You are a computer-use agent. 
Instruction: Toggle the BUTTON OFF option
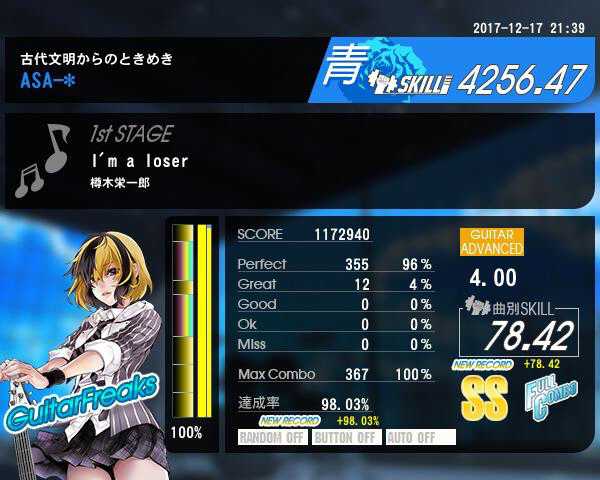pos(345,437)
